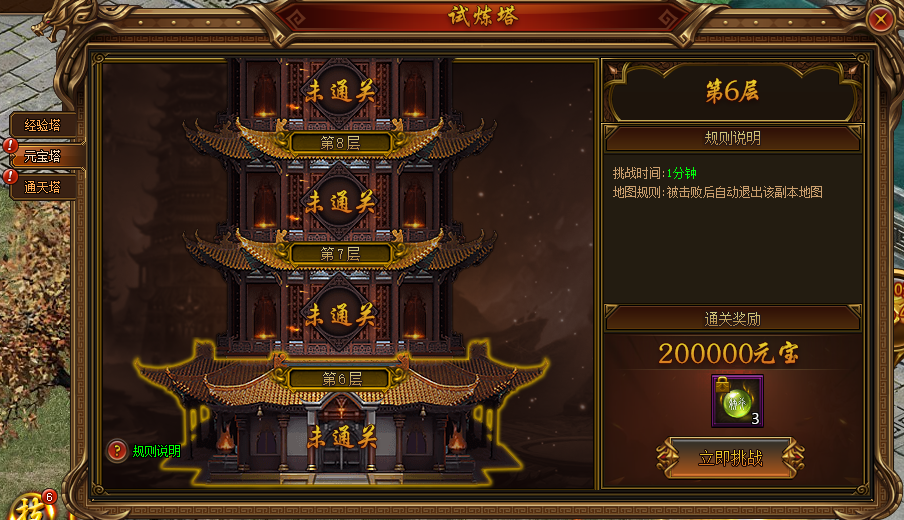
Task: Open the 通天塔 tab
Action: (43, 186)
